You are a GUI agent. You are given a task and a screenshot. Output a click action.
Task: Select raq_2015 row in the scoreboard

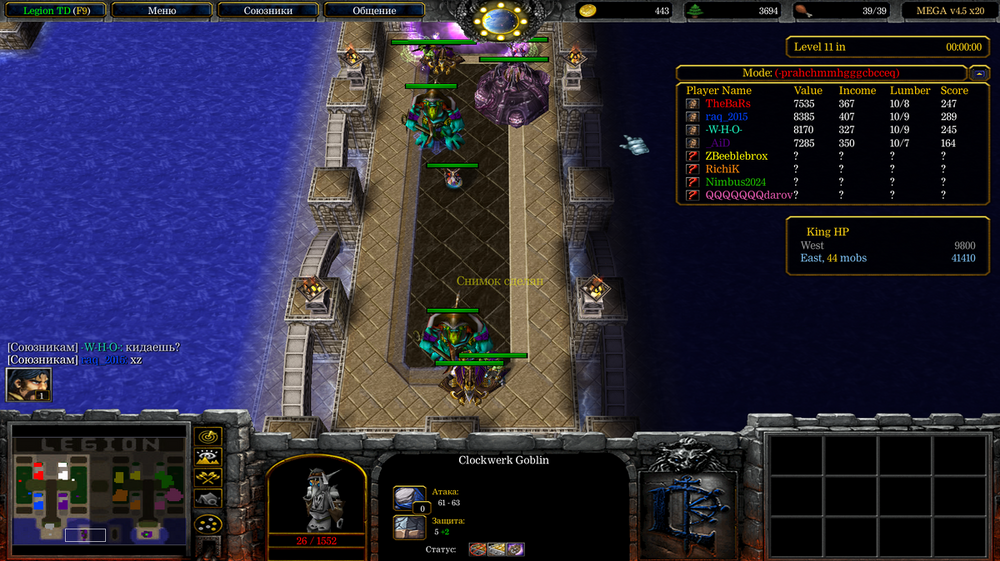tap(726, 117)
